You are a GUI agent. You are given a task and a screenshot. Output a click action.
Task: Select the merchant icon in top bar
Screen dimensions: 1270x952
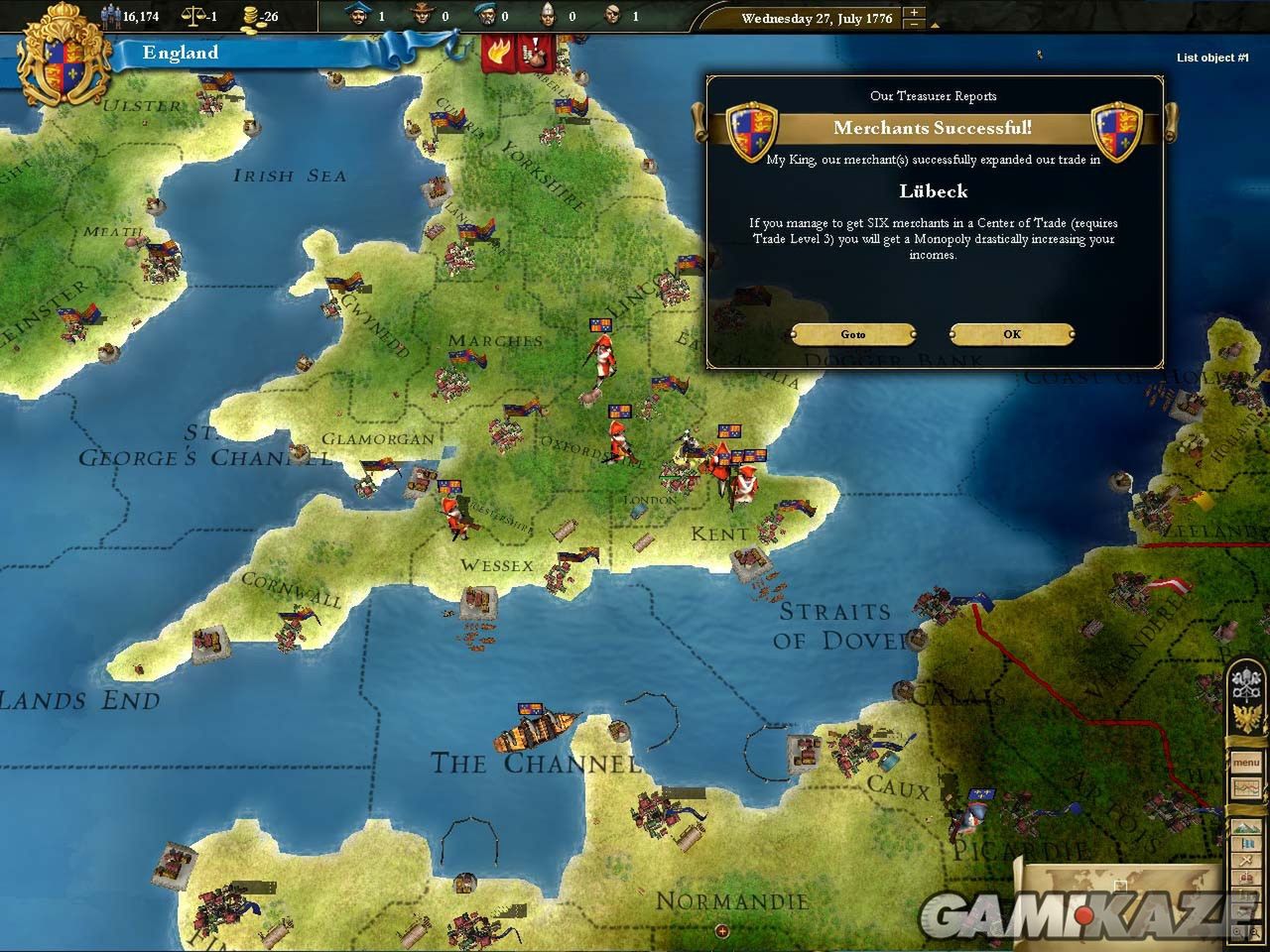(359, 15)
